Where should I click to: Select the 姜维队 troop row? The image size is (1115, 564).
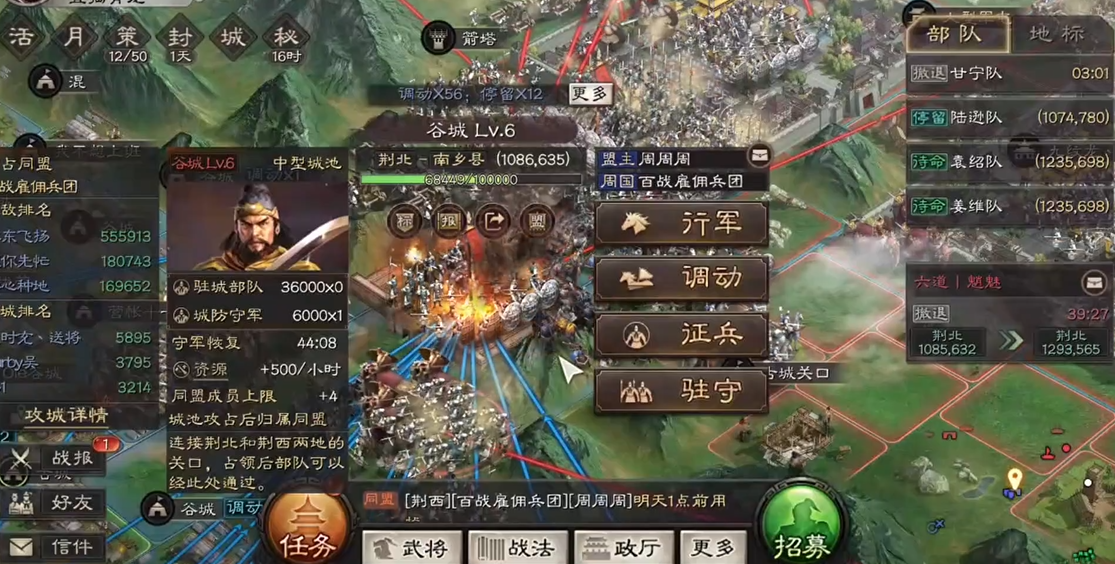pyautogui.click(x=1009, y=206)
